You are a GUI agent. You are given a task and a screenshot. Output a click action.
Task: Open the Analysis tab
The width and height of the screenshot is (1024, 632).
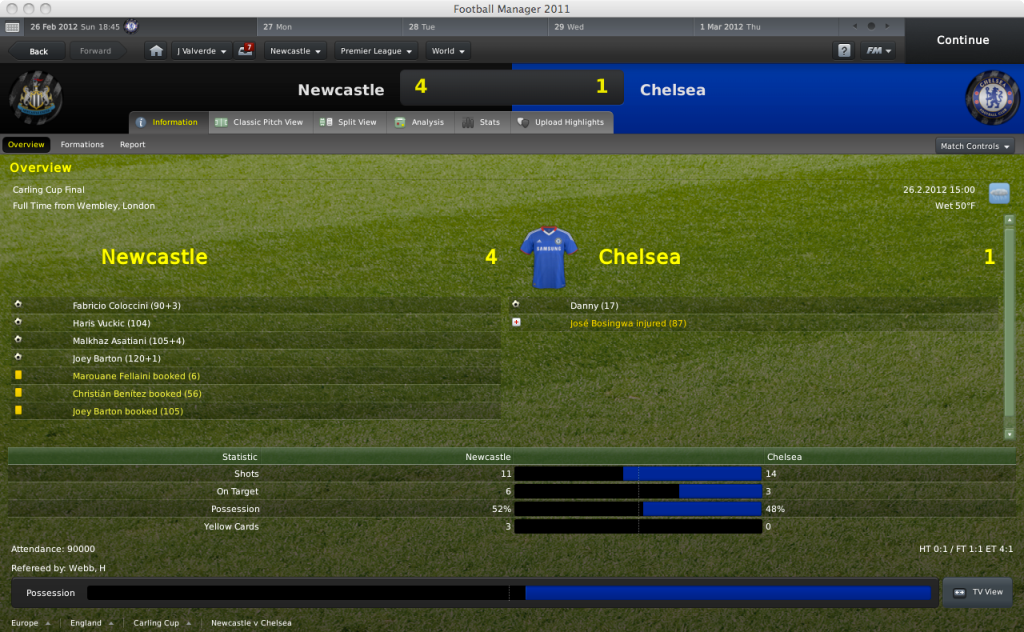tap(419, 122)
